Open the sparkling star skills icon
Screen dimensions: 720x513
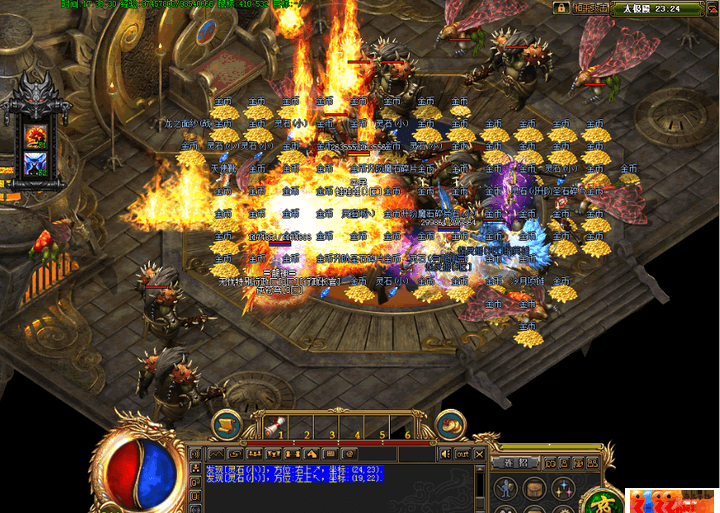tap(566, 490)
